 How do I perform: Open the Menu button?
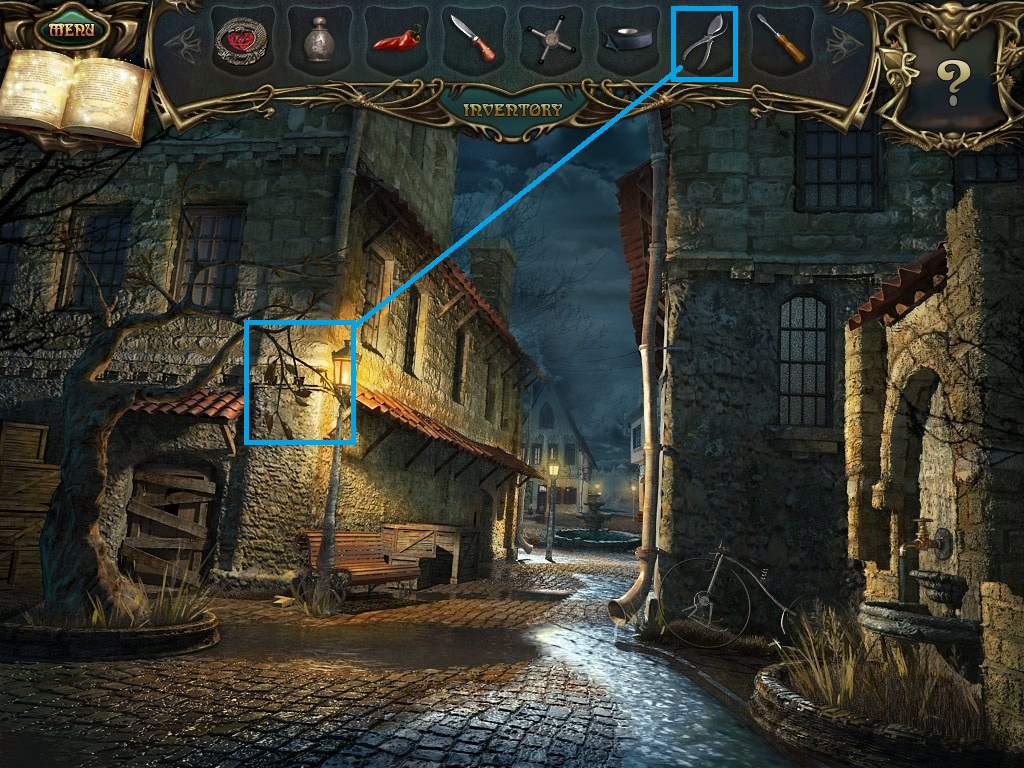(71, 28)
